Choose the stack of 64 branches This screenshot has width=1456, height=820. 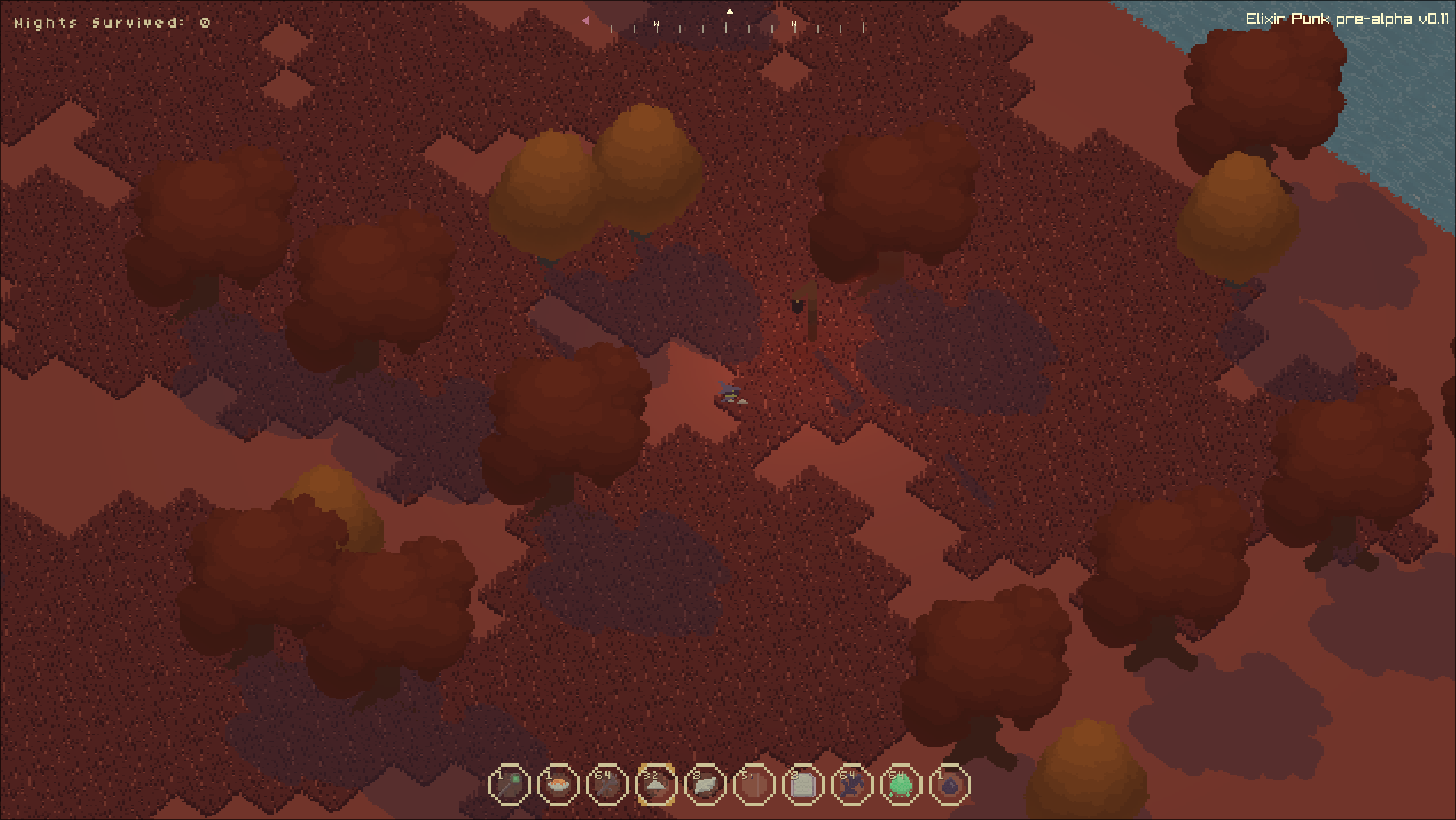[x=608, y=785]
